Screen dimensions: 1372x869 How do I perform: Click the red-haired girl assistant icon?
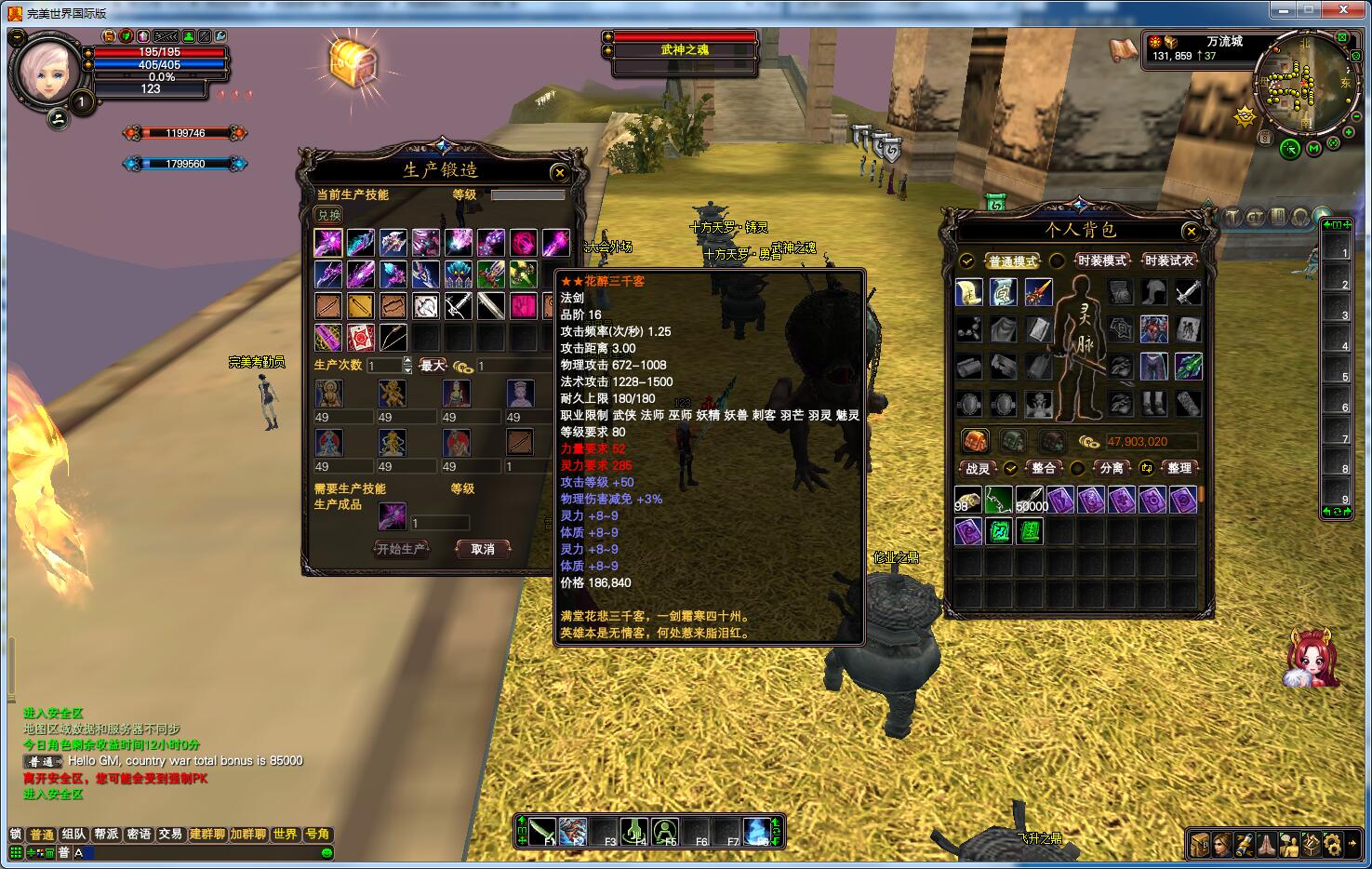(x=1312, y=658)
